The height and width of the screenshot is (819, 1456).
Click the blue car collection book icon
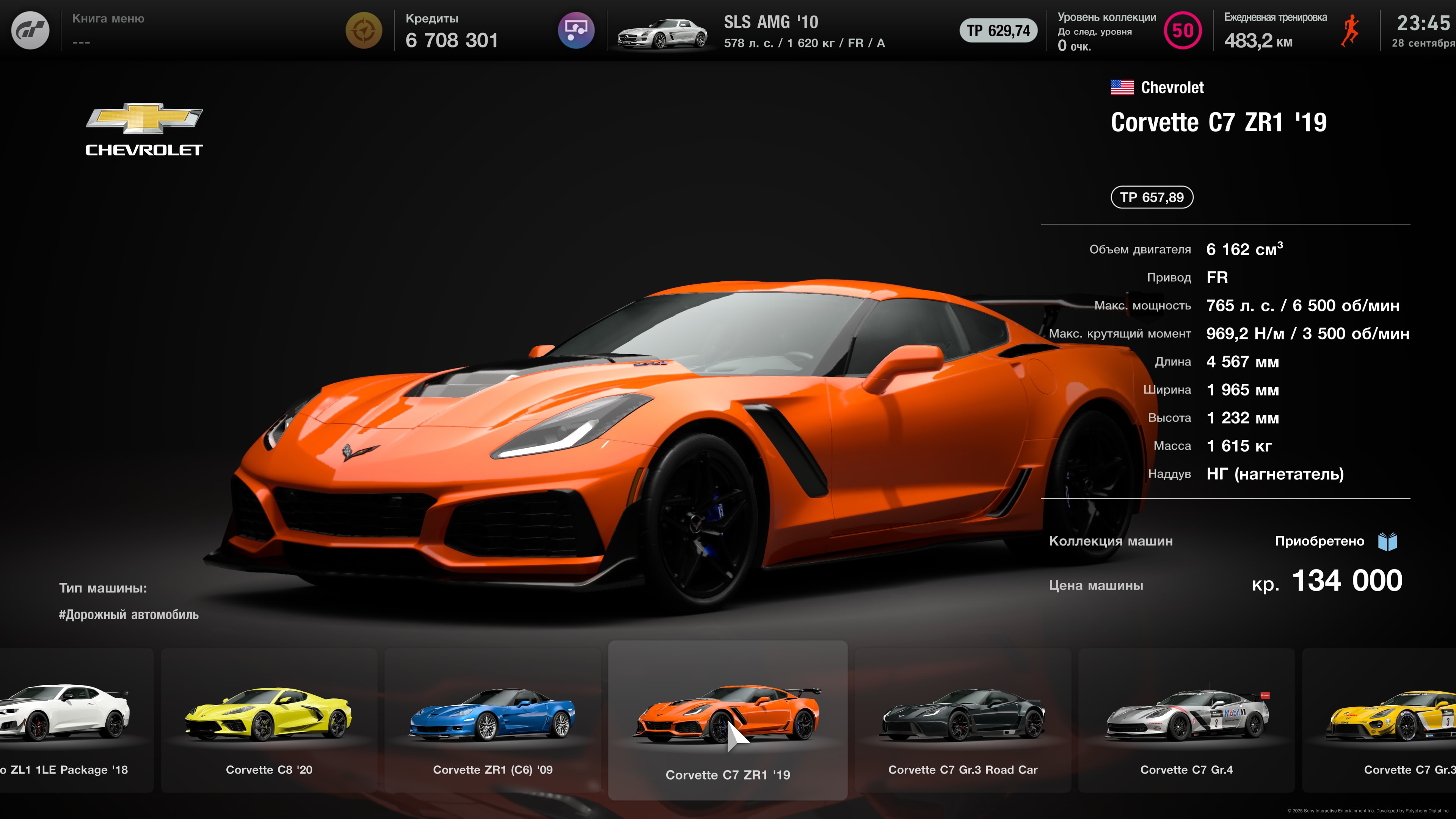[x=1388, y=541]
